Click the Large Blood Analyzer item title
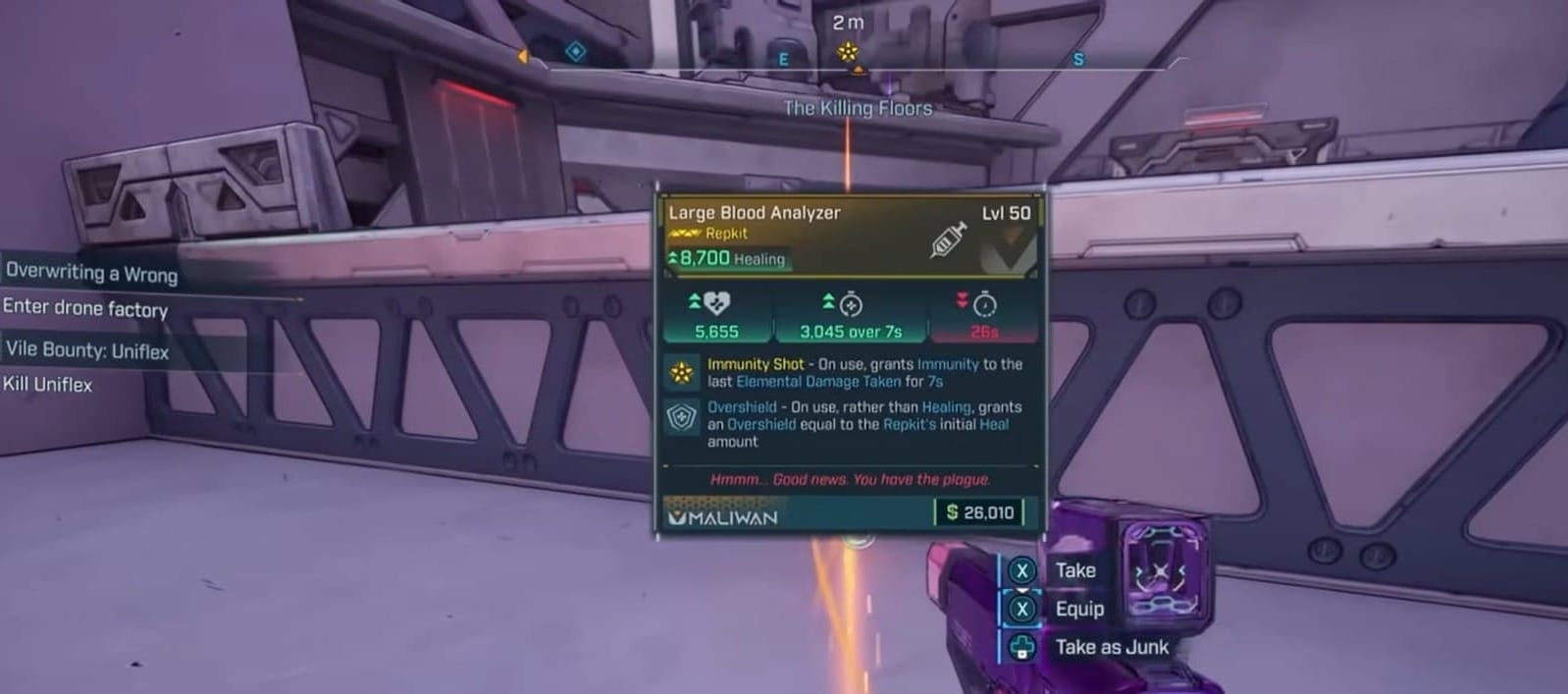The height and width of the screenshot is (694, 1568). click(754, 212)
